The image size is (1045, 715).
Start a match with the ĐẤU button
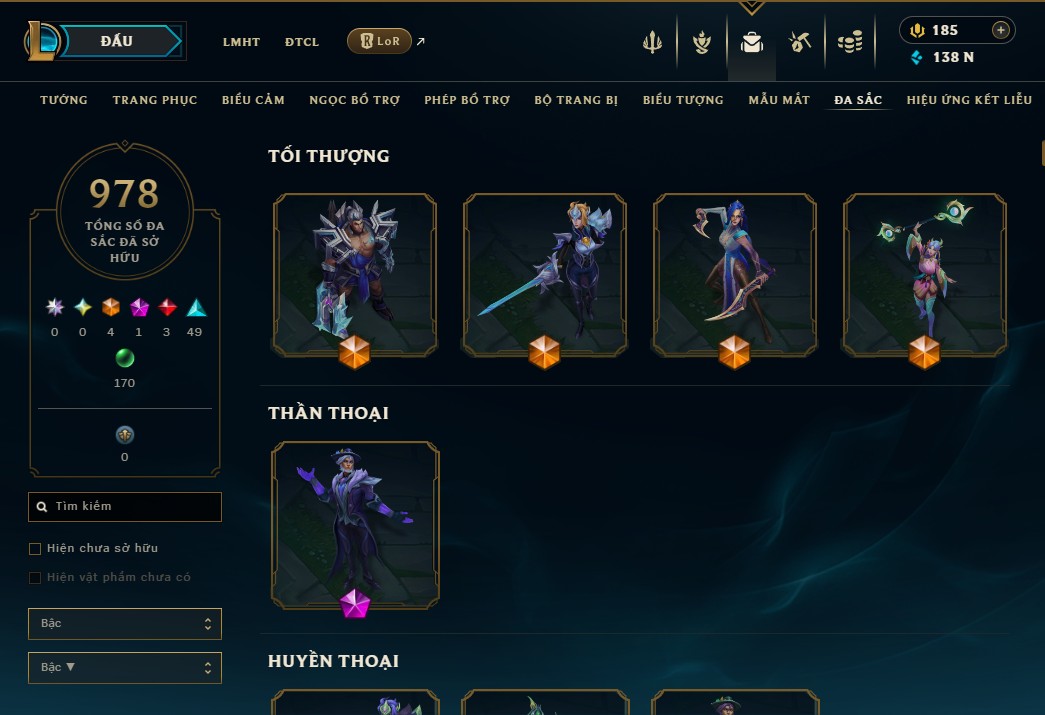[117, 41]
